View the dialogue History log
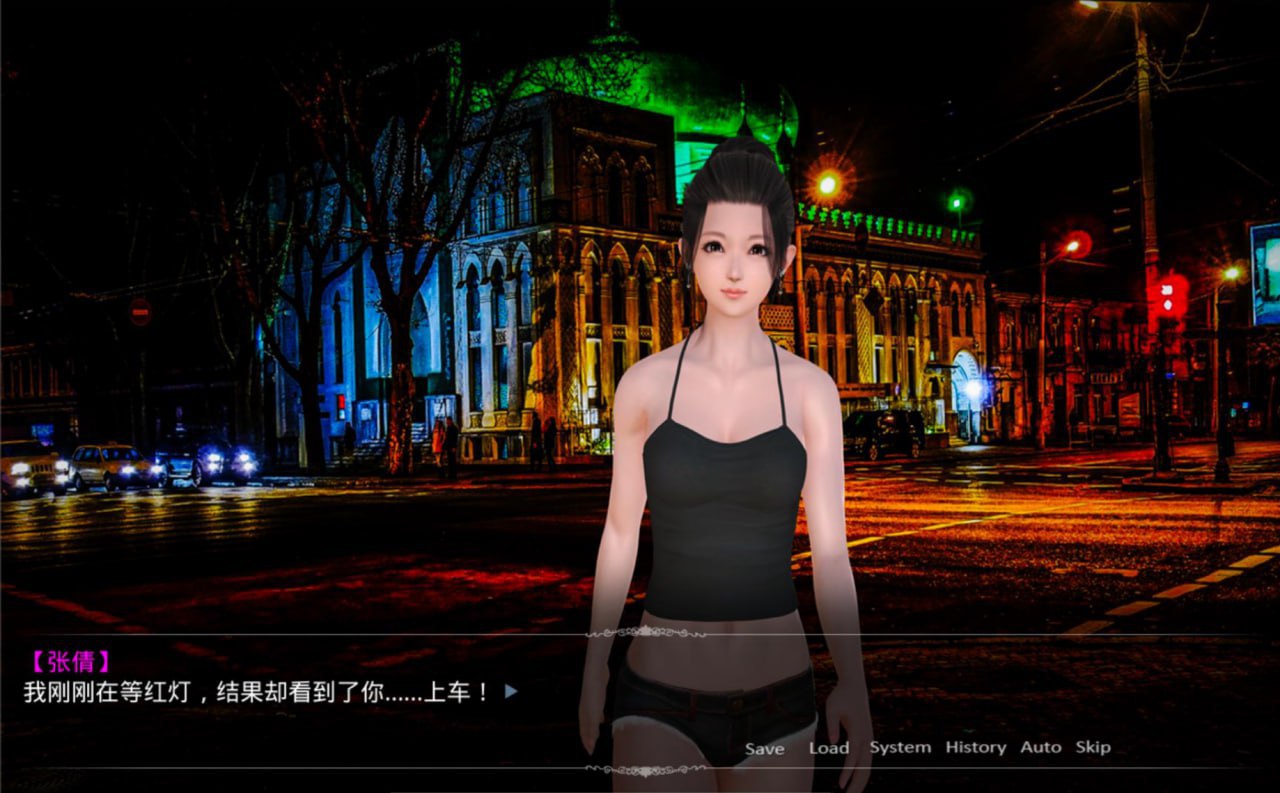Viewport: 1280px width, 793px height. (975, 747)
